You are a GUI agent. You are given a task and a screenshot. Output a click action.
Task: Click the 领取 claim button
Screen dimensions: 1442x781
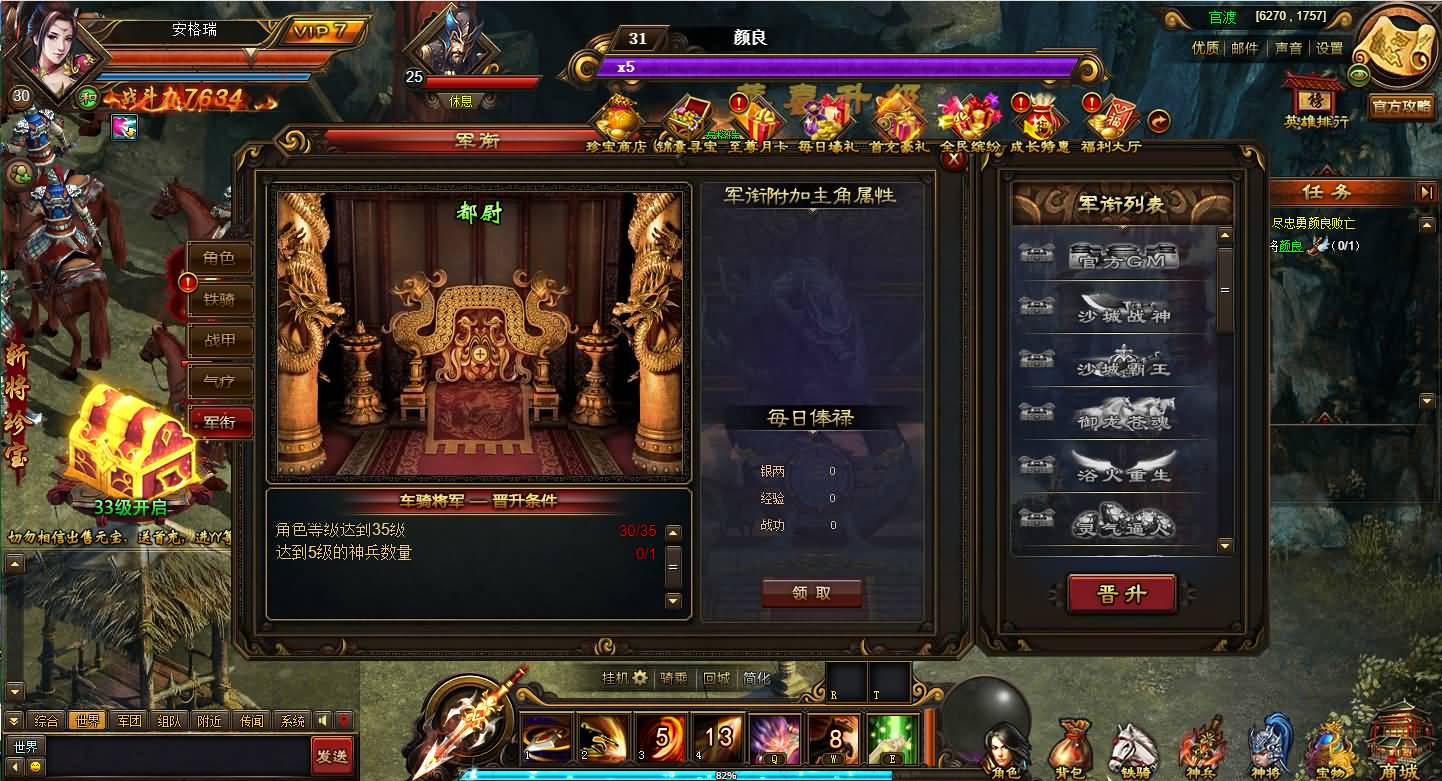point(812,592)
